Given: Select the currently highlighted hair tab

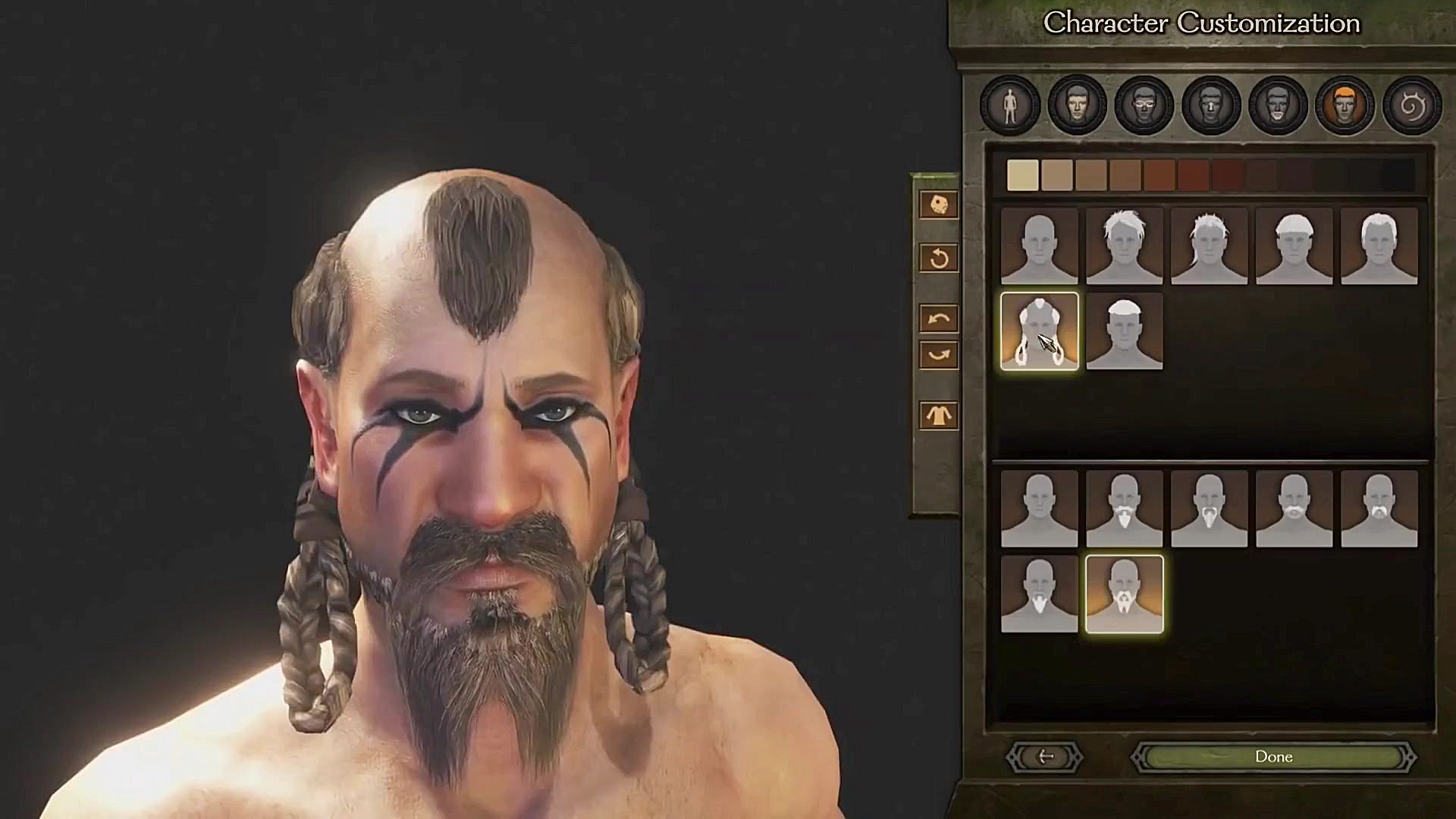Looking at the screenshot, I should (1342, 106).
